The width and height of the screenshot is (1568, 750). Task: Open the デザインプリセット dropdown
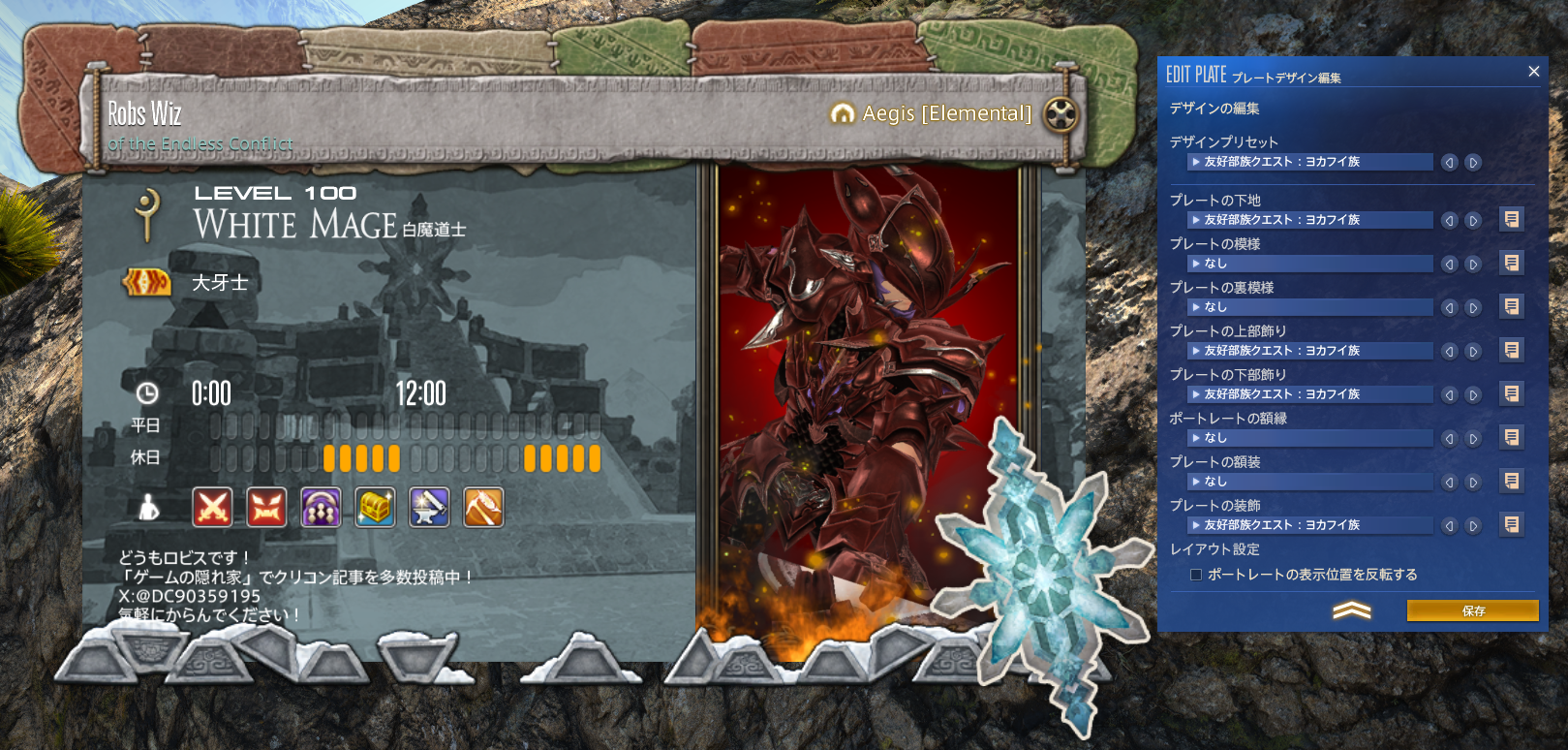1309,162
